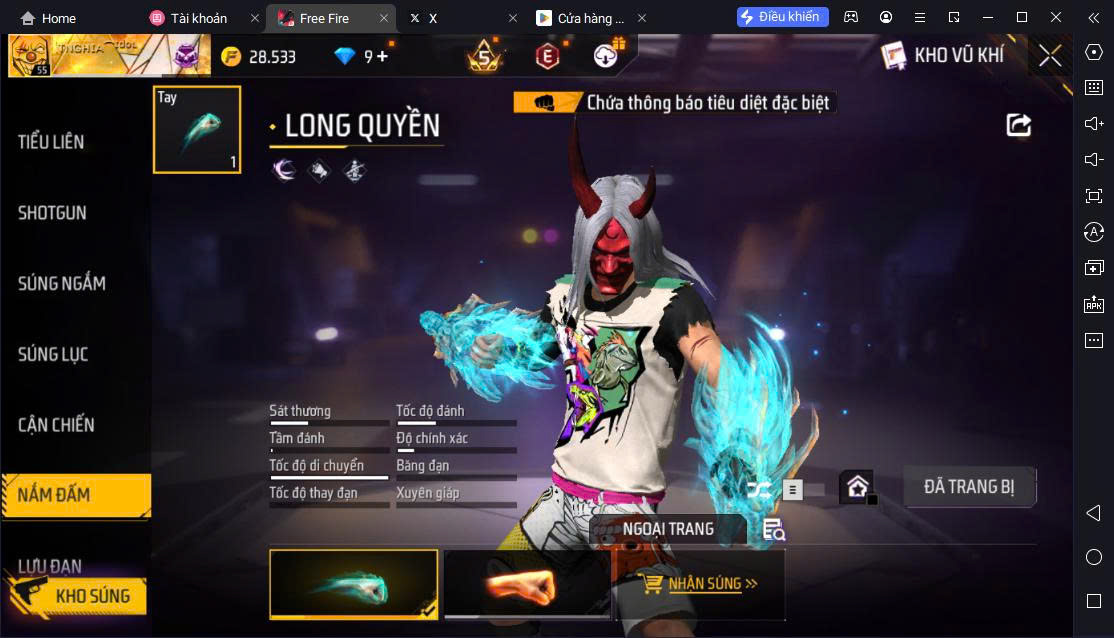This screenshot has height=638, width=1114.
Task: Choose the Súng Lục category
Action: [53, 354]
